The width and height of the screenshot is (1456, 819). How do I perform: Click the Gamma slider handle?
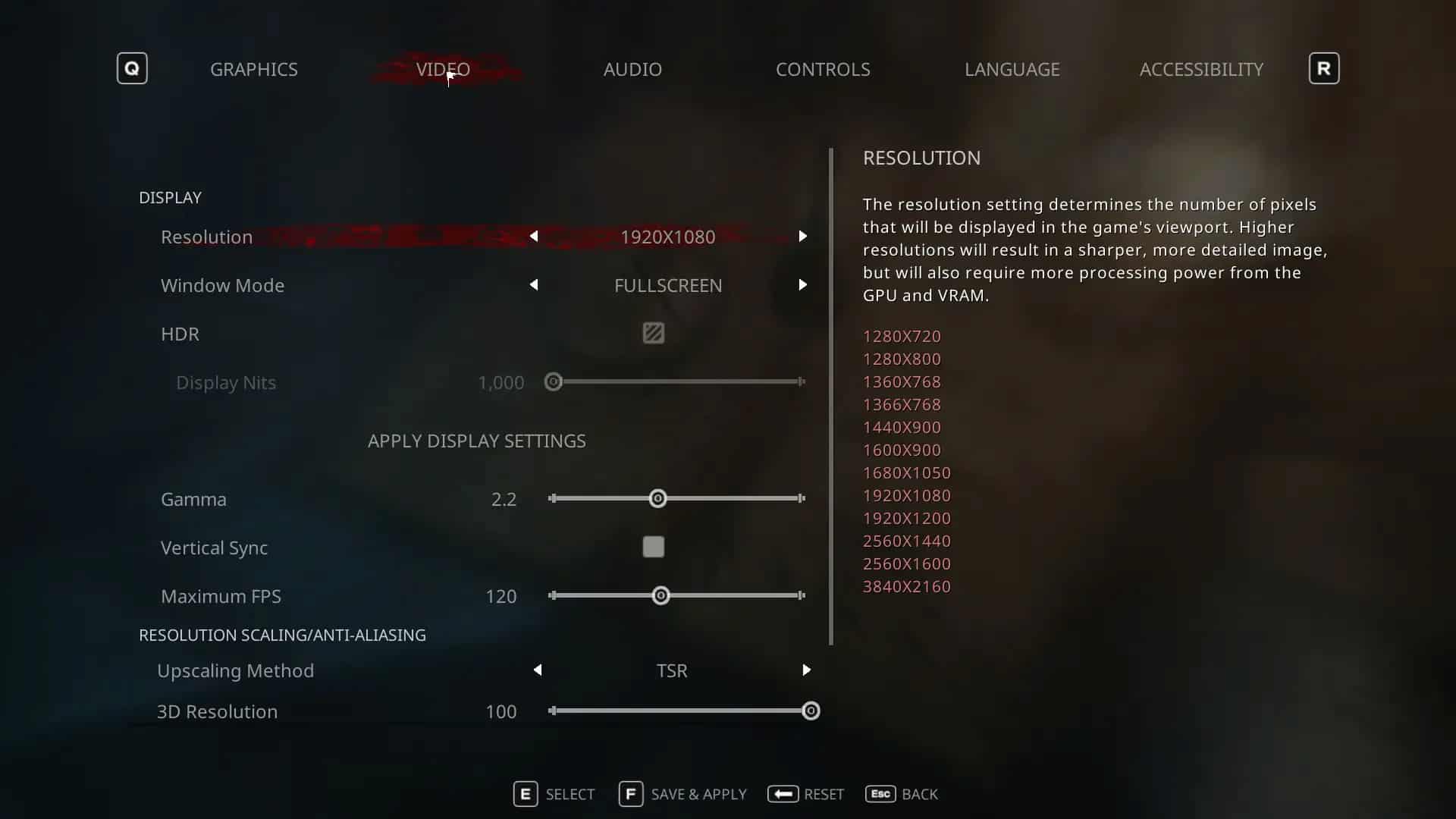(657, 498)
